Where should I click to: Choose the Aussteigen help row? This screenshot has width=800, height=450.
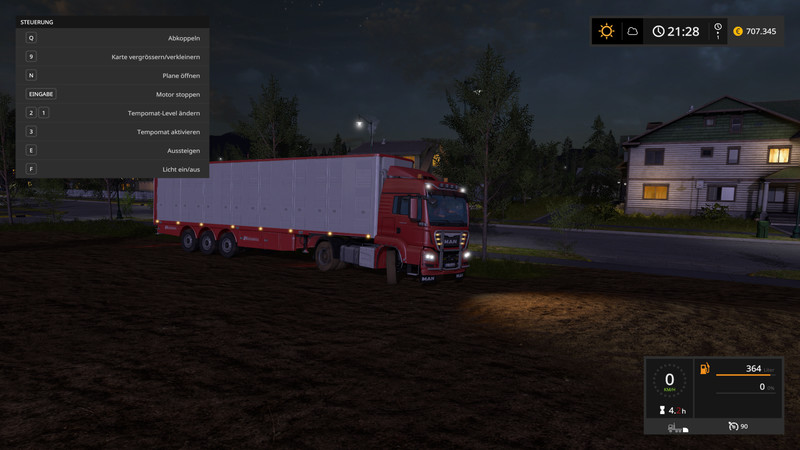112,150
